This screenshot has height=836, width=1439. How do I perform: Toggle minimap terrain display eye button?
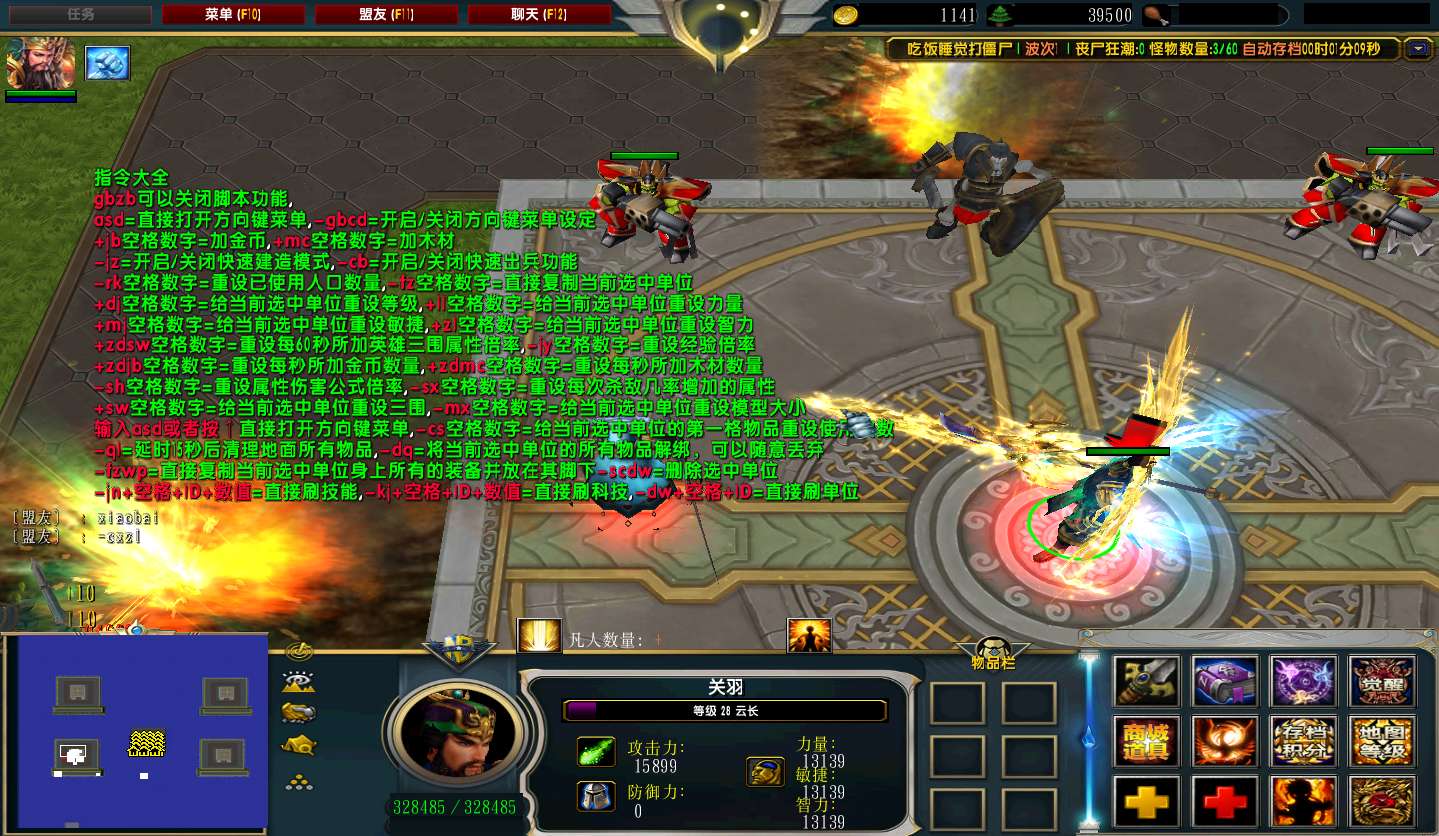(299, 682)
